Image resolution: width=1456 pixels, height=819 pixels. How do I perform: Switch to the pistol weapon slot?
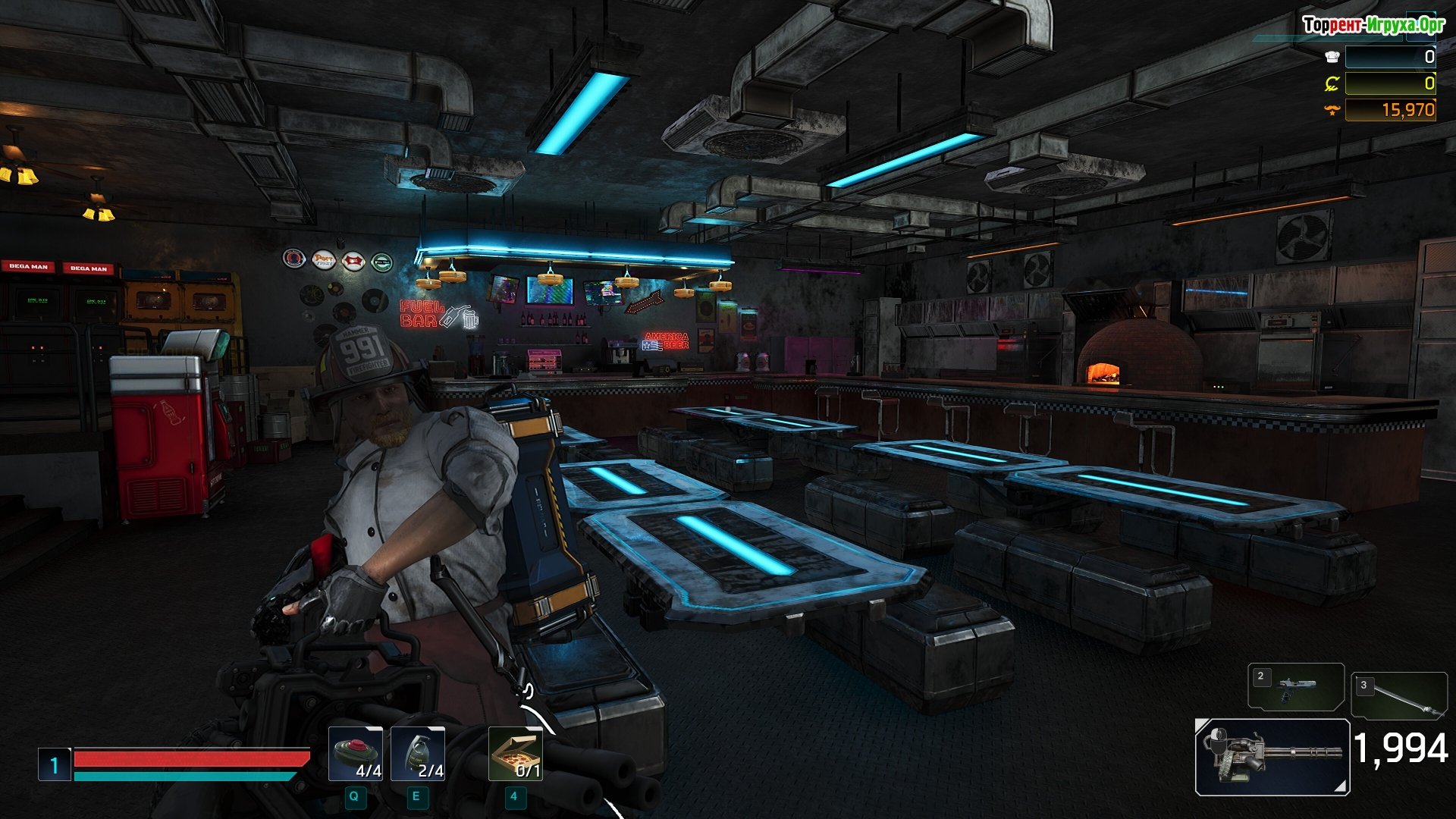point(1295,687)
